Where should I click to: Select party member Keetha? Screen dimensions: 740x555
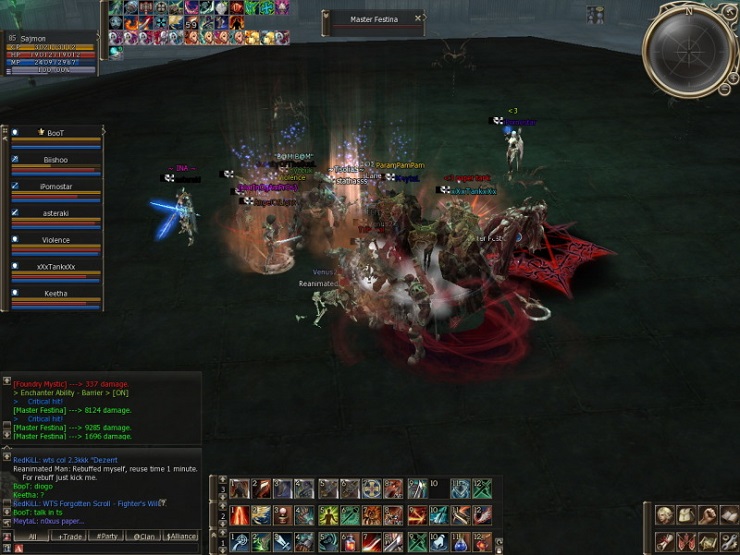point(56,294)
